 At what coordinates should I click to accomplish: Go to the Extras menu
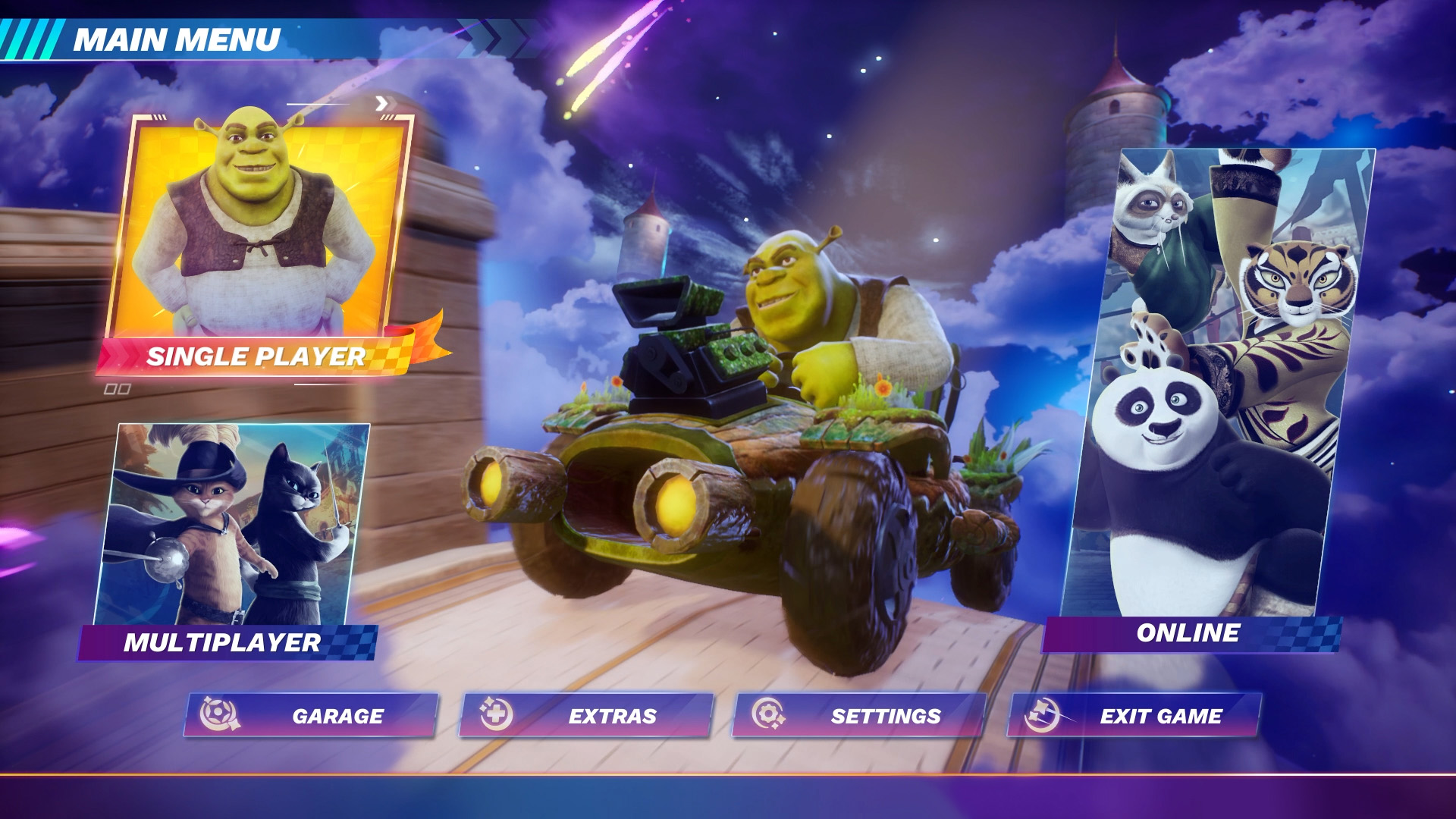pyautogui.click(x=586, y=715)
